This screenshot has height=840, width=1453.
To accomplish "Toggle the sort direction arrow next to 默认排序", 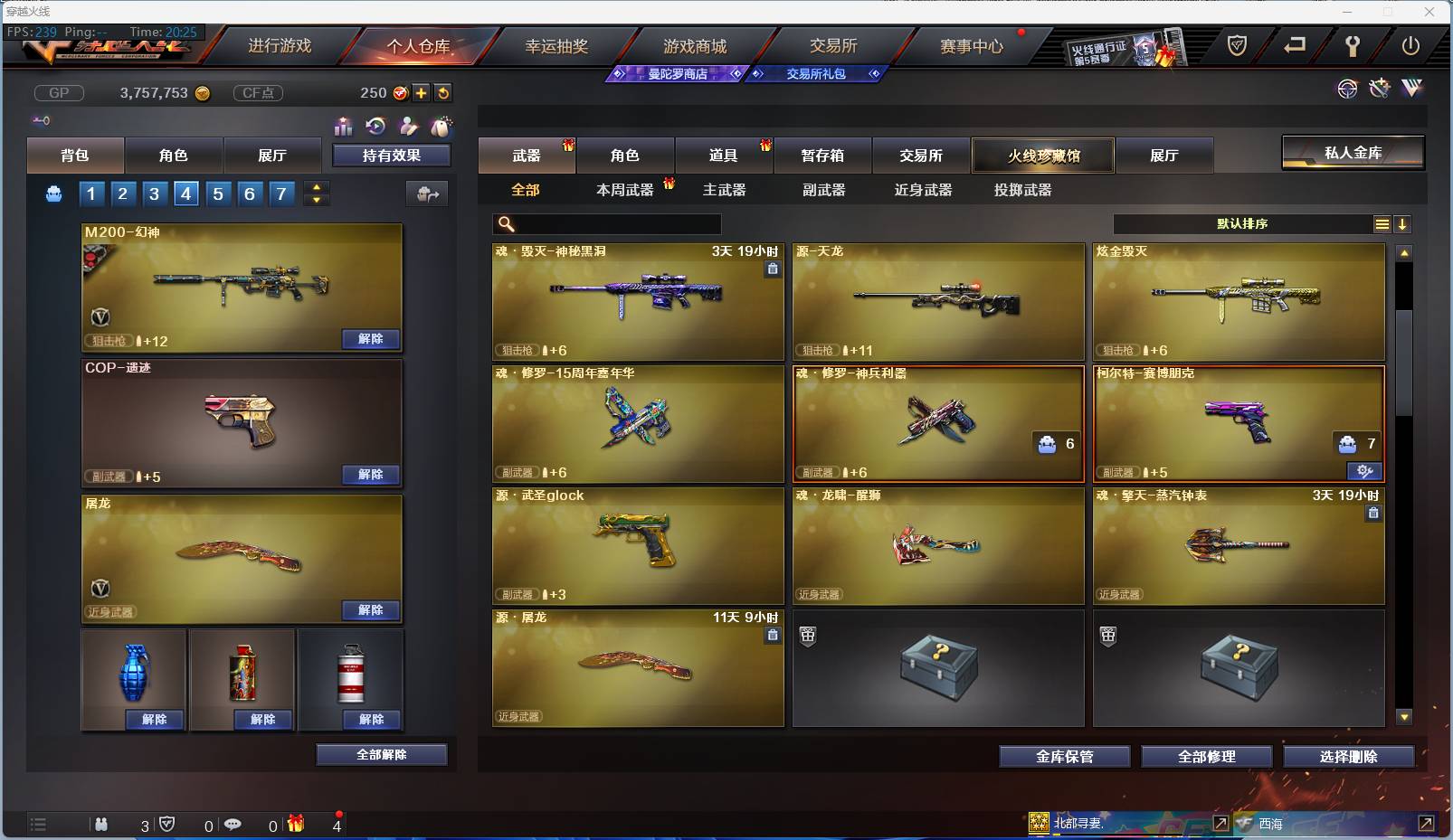I will pos(1403,223).
